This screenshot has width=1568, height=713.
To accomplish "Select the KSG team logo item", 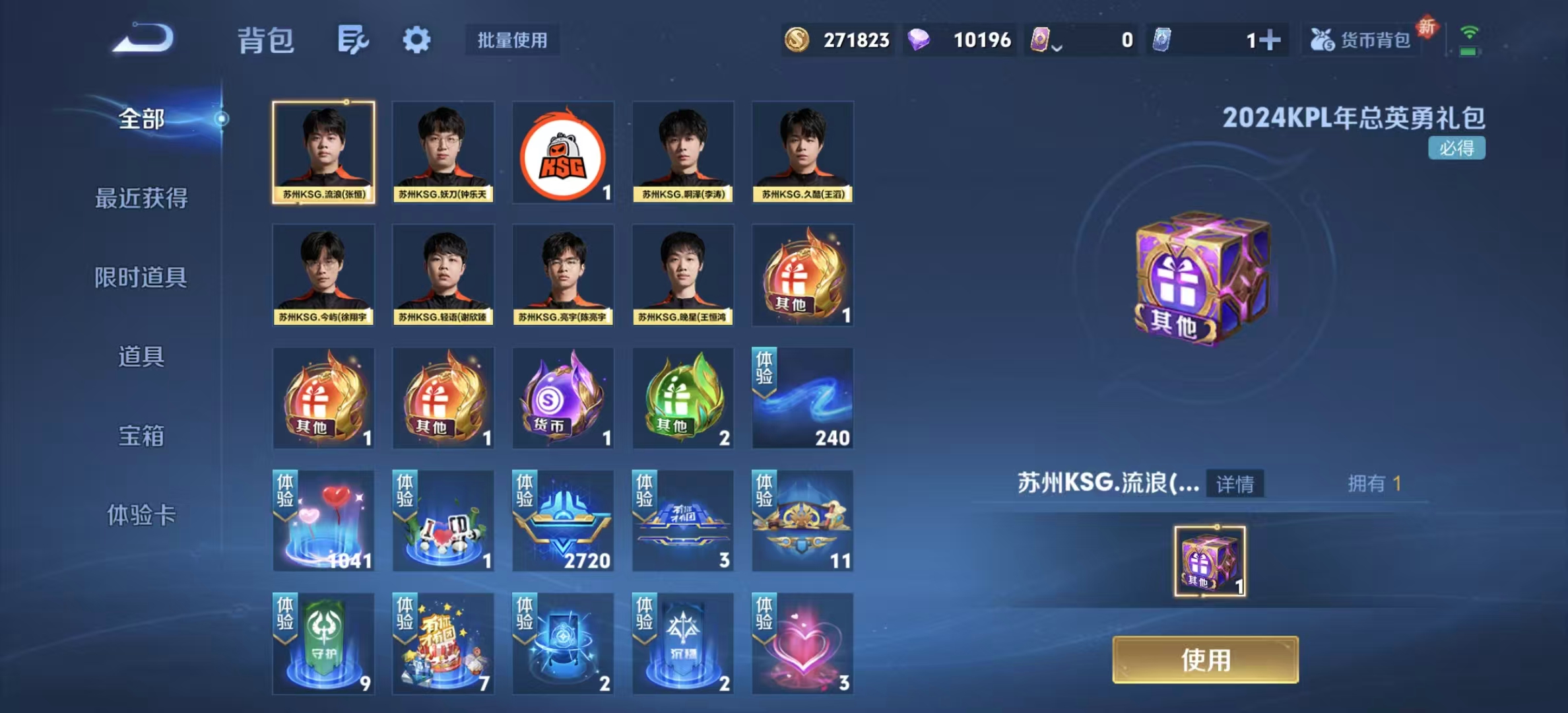I will pos(563,153).
